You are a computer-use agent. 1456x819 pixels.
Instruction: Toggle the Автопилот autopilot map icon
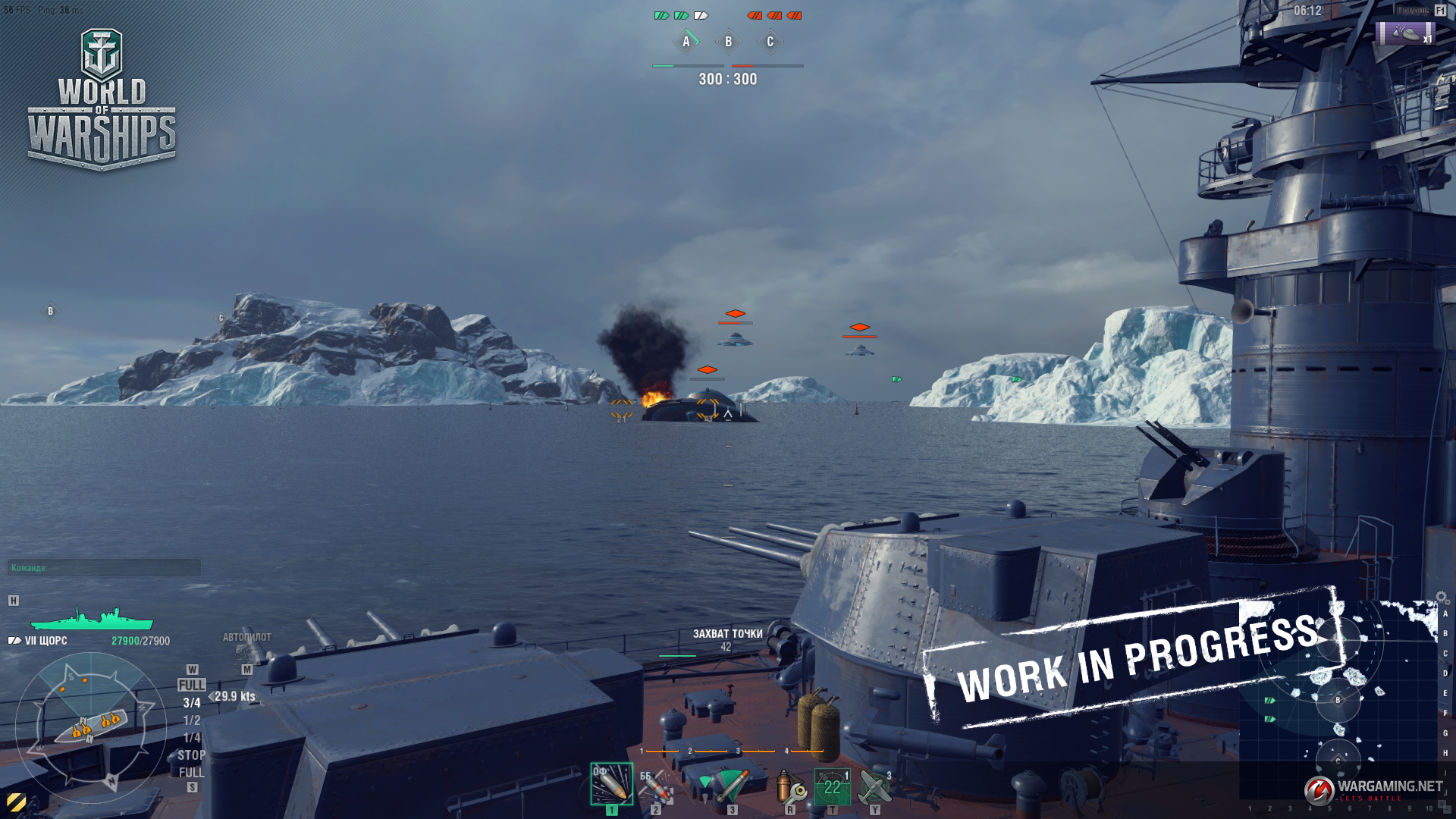(x=246, y=652)
